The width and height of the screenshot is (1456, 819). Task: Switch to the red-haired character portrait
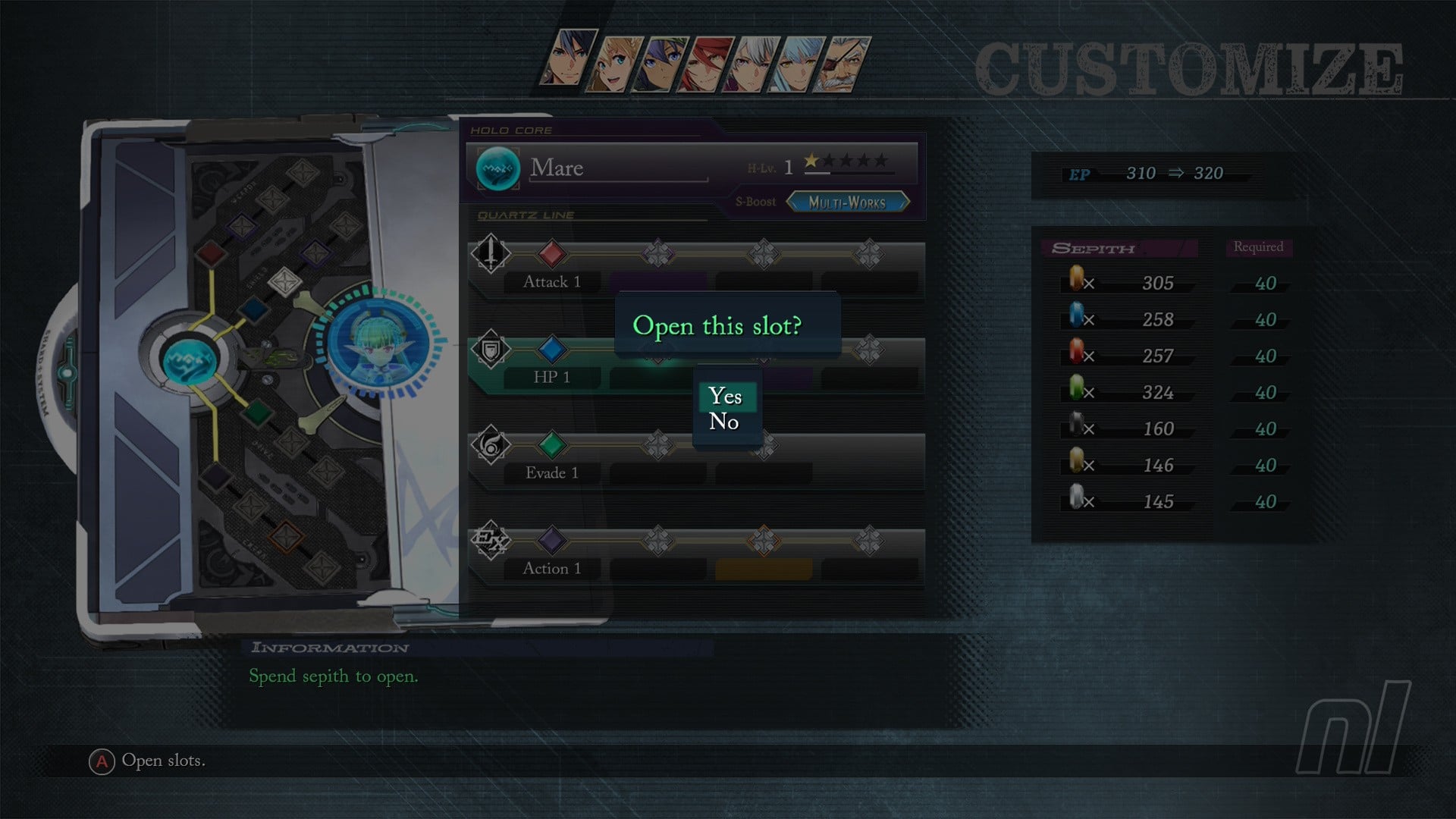click(x=707, y=64)
